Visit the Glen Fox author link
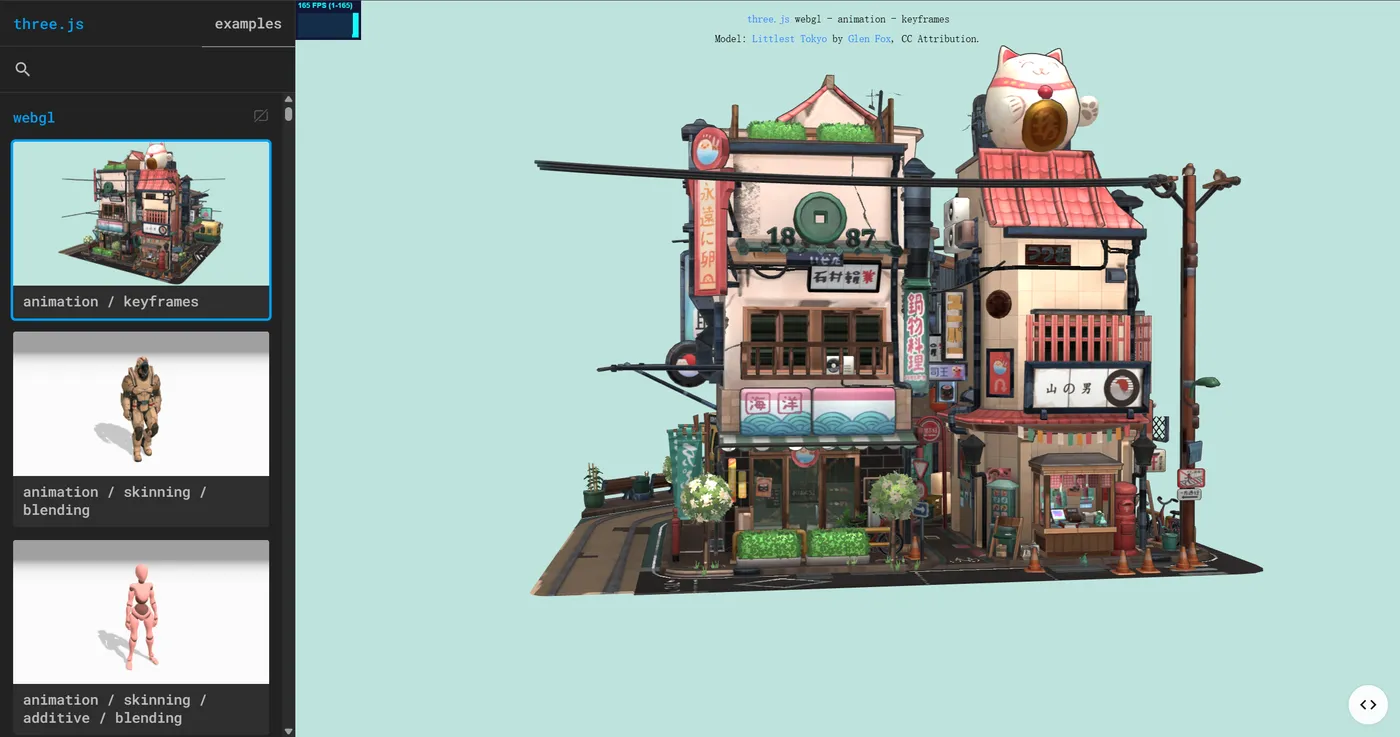Screen dimensions: 1400x737 tap(869, 39)
